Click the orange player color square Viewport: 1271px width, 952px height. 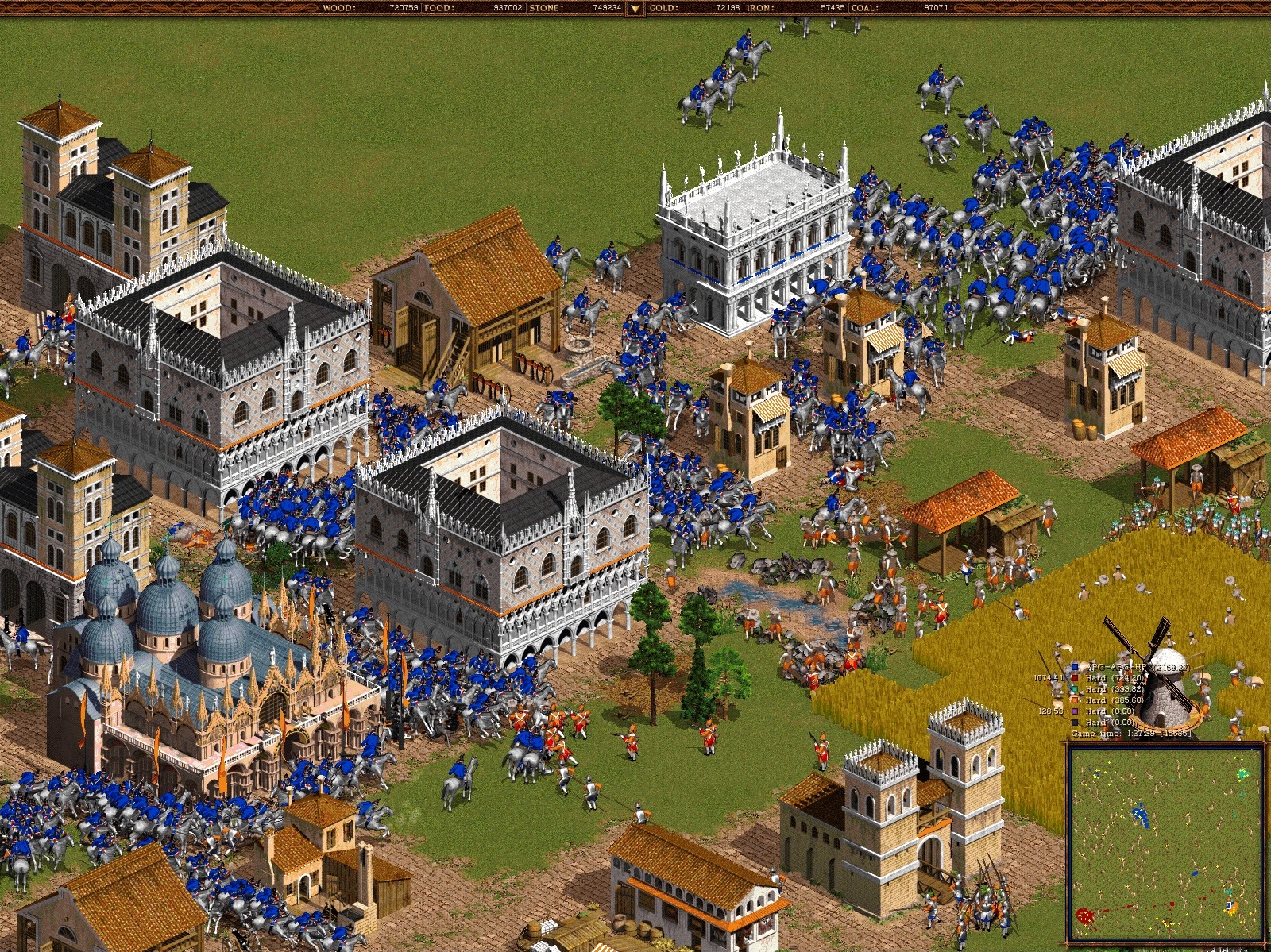point(1074,700)
